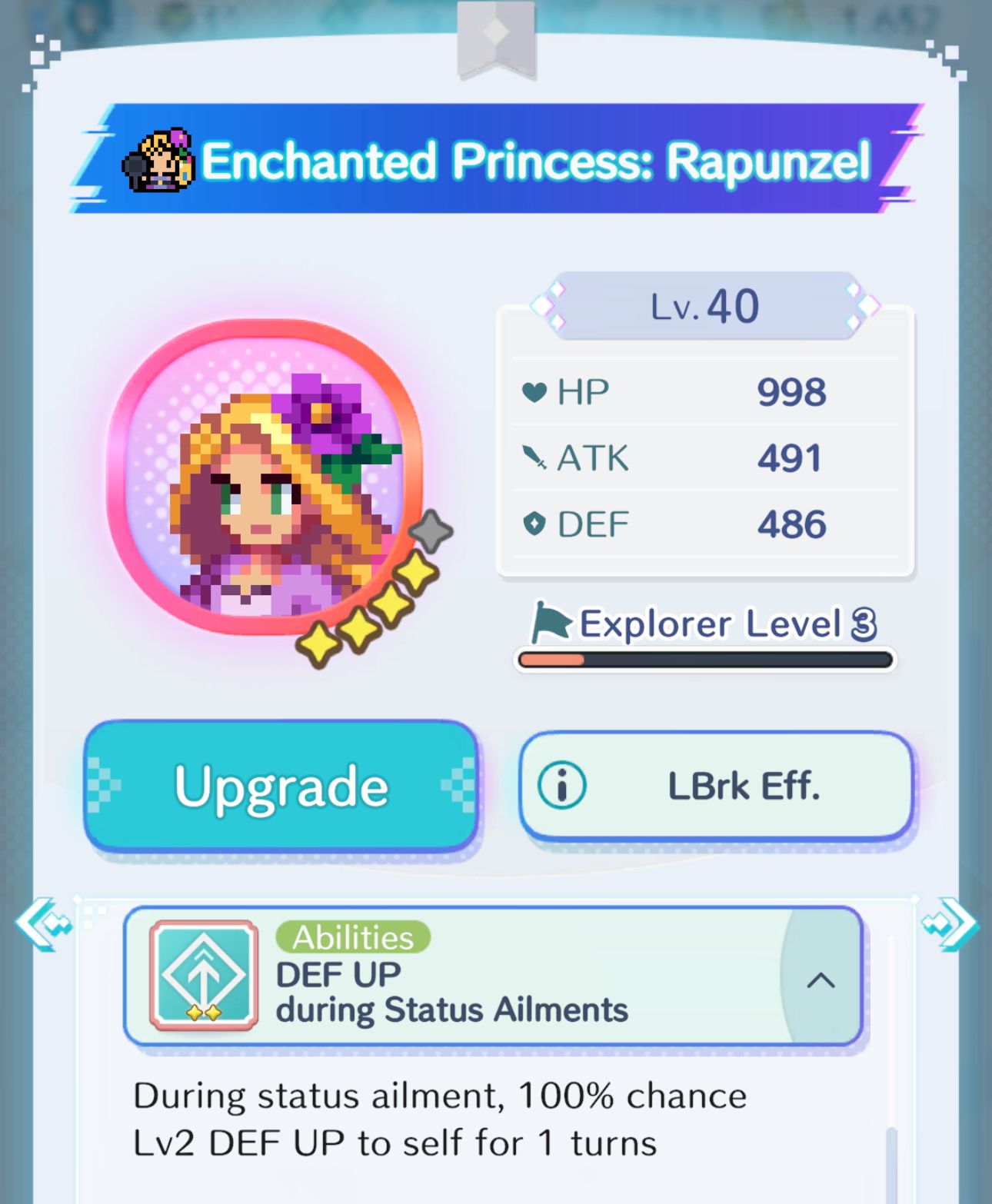
Task: Click the info icon inside LBrk Eff. button
Action: (x=561, y=785)
